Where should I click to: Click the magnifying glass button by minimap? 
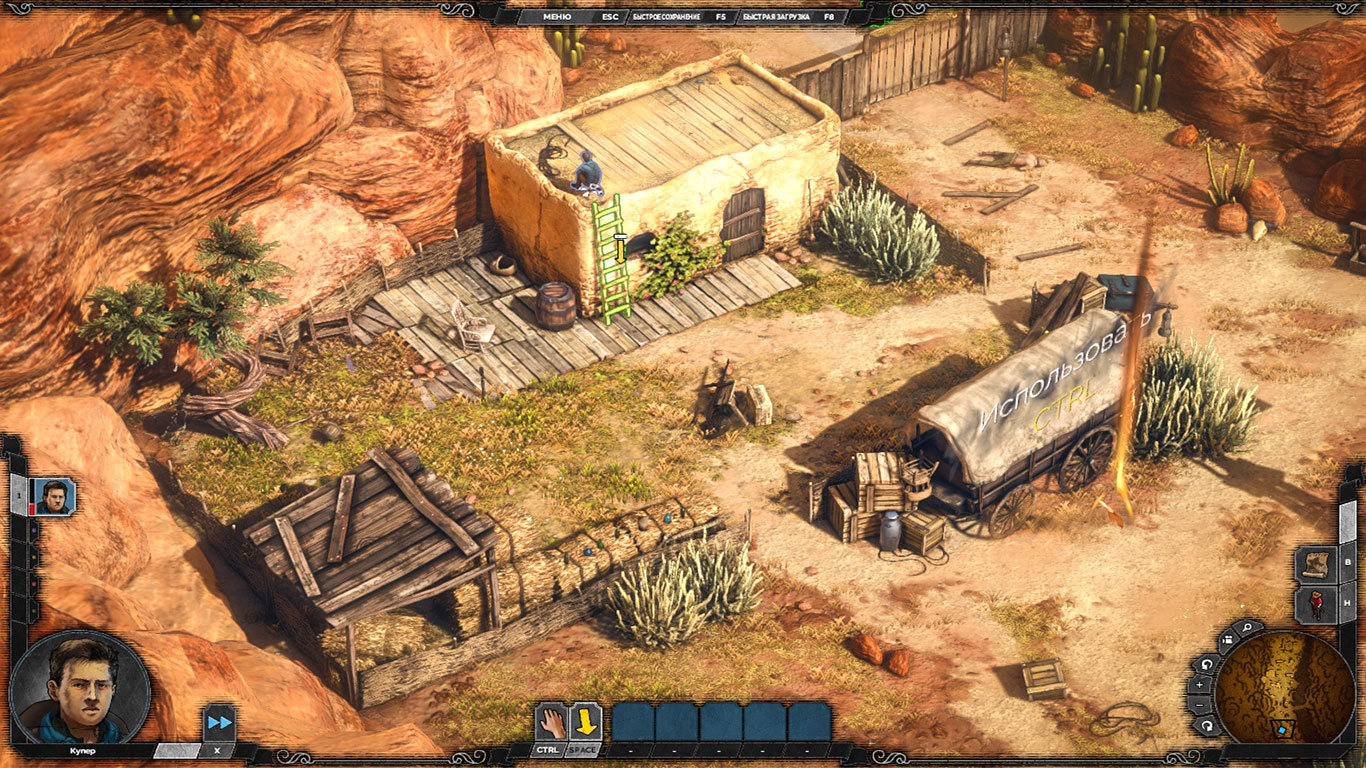click(1247, 629)
